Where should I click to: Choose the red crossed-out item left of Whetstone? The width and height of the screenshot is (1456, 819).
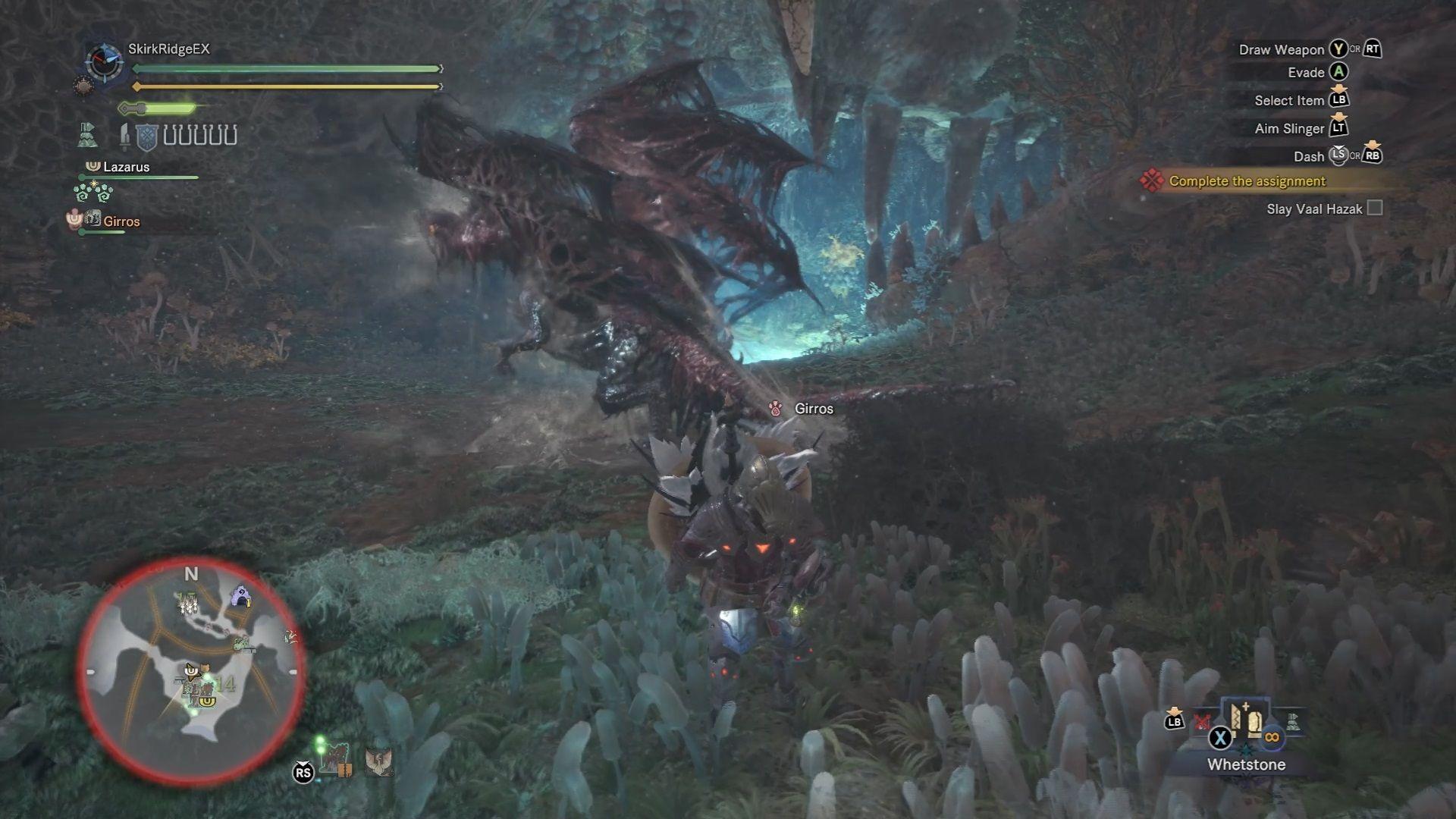click(1202, 722)
